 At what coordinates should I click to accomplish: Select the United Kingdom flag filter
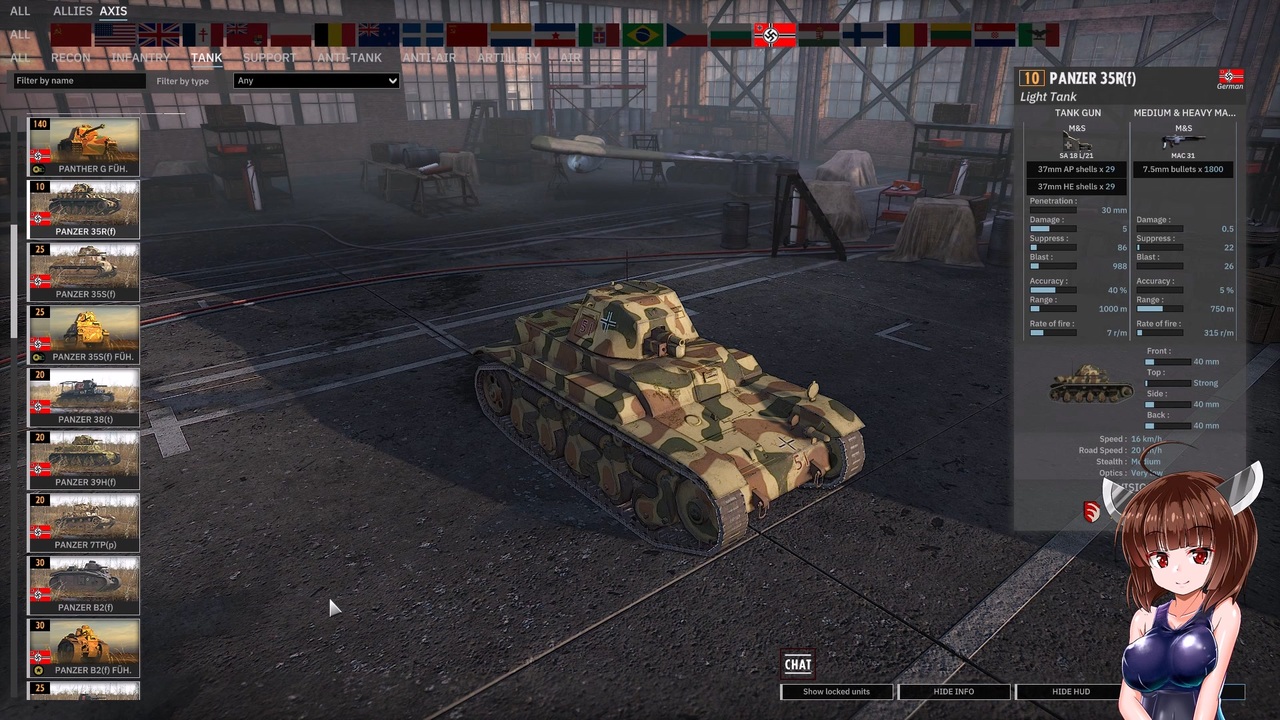158,35
